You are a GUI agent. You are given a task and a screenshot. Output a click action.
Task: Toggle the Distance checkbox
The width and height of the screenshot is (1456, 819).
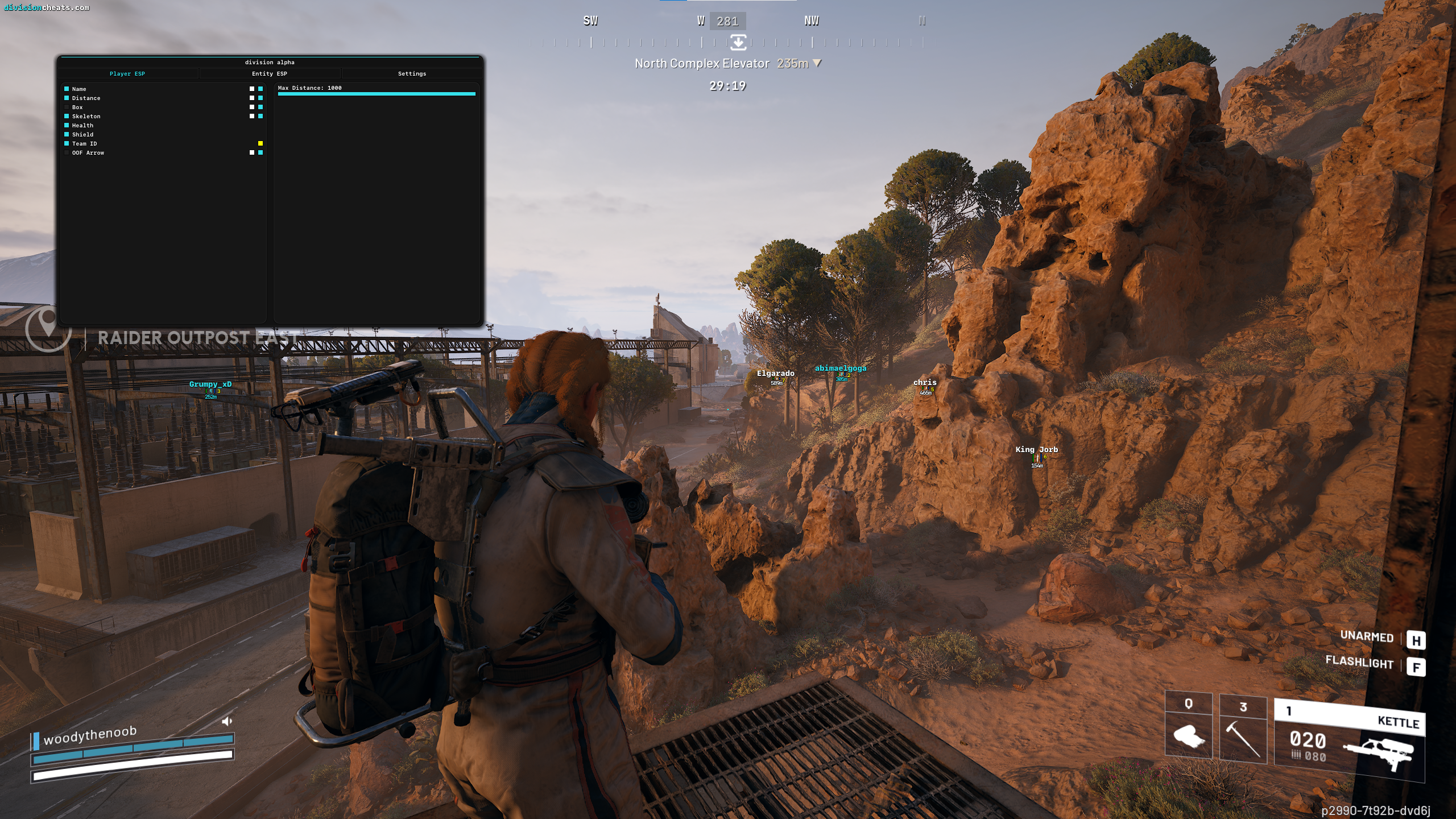67,98
